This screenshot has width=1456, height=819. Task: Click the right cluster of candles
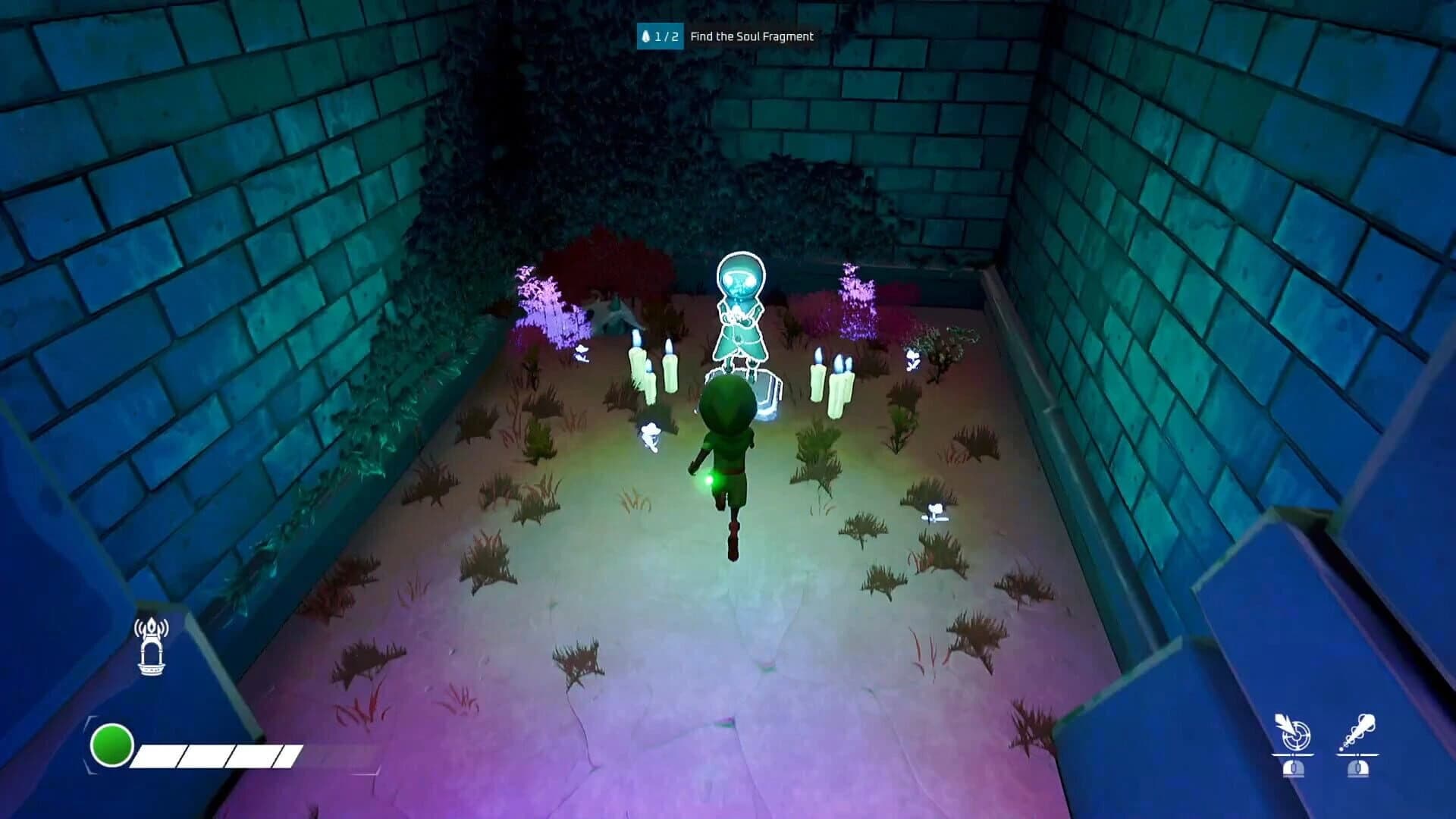(834, 379)
